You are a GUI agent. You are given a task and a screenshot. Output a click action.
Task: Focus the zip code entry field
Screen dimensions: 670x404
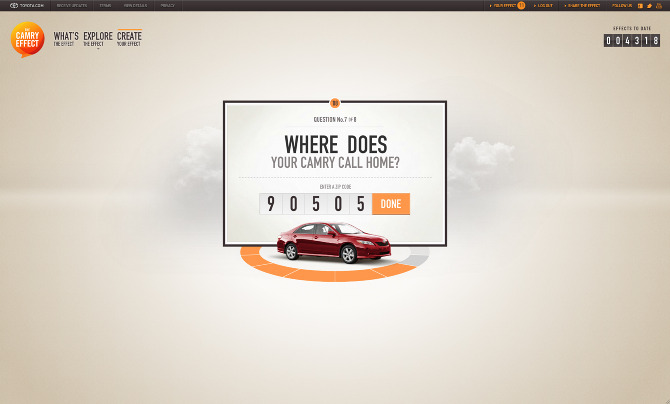click(x=315, y=204)
